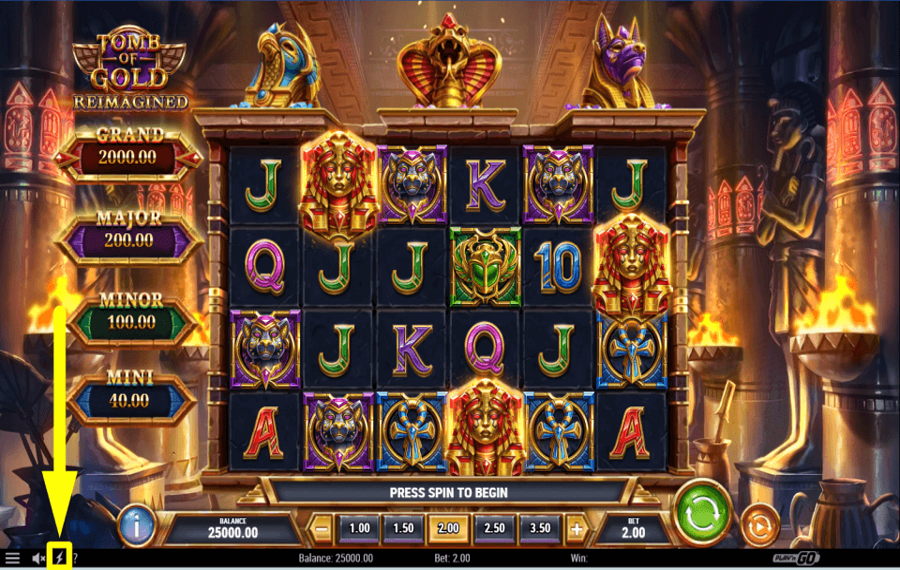900x570 pixels.
Task: Pick the 3.50 bet value
Action: pyautogui.click(x=539, y=527)
